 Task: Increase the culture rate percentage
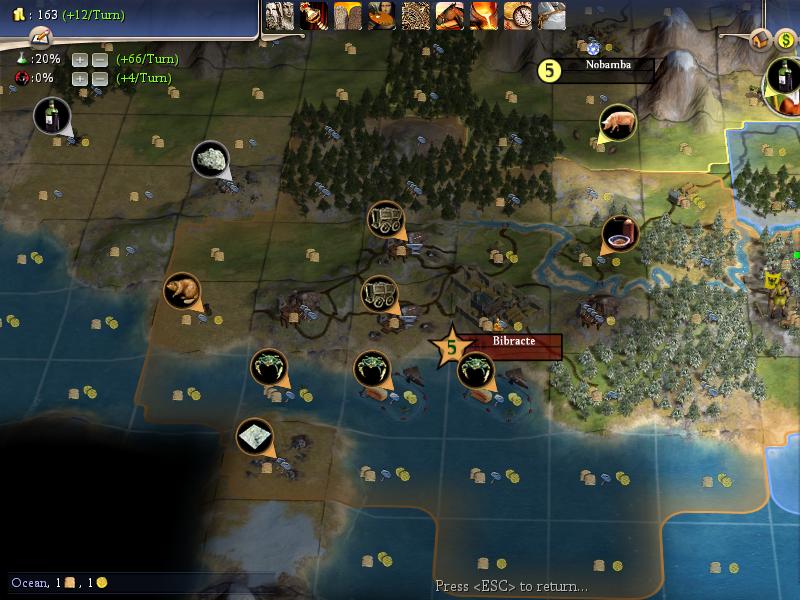(79, 78)
